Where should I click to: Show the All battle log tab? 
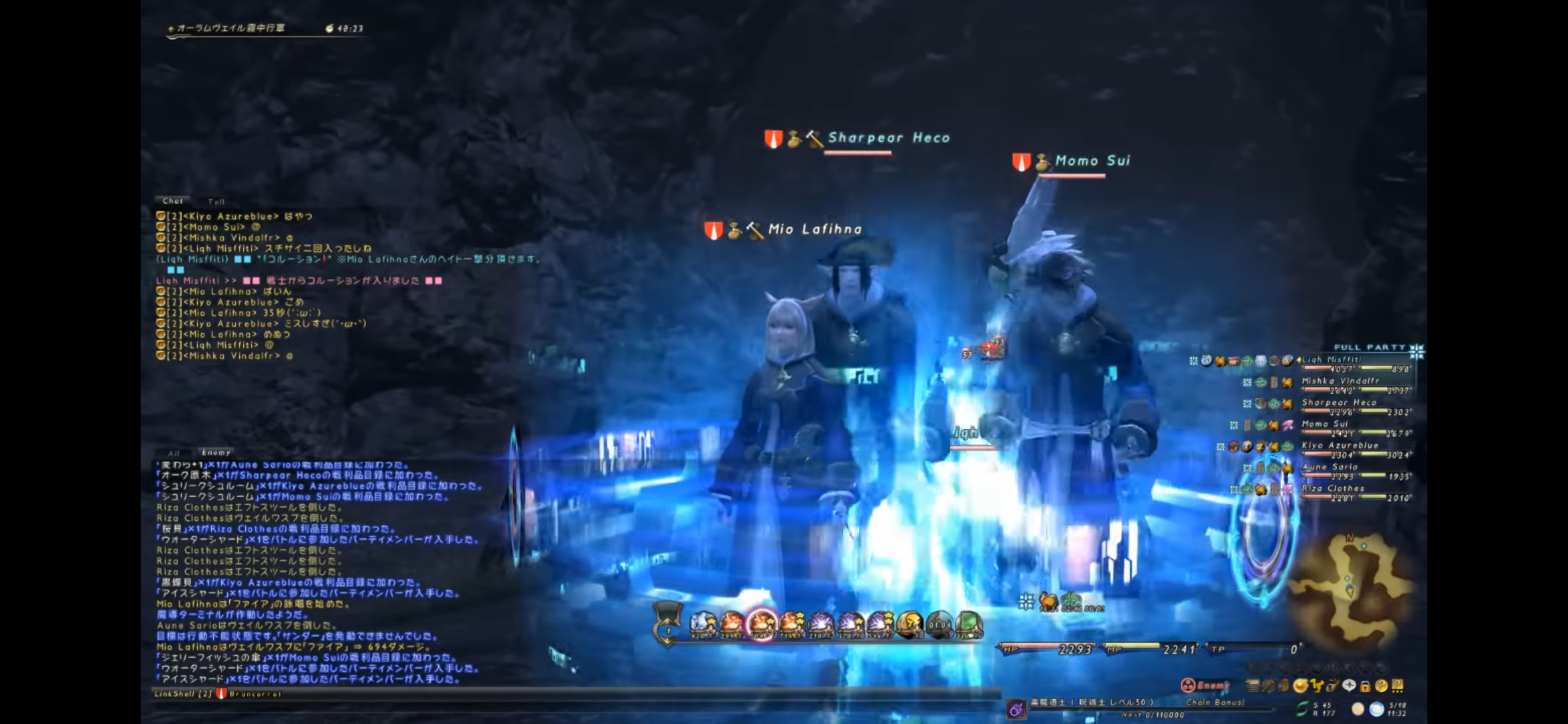pos(174,453)
